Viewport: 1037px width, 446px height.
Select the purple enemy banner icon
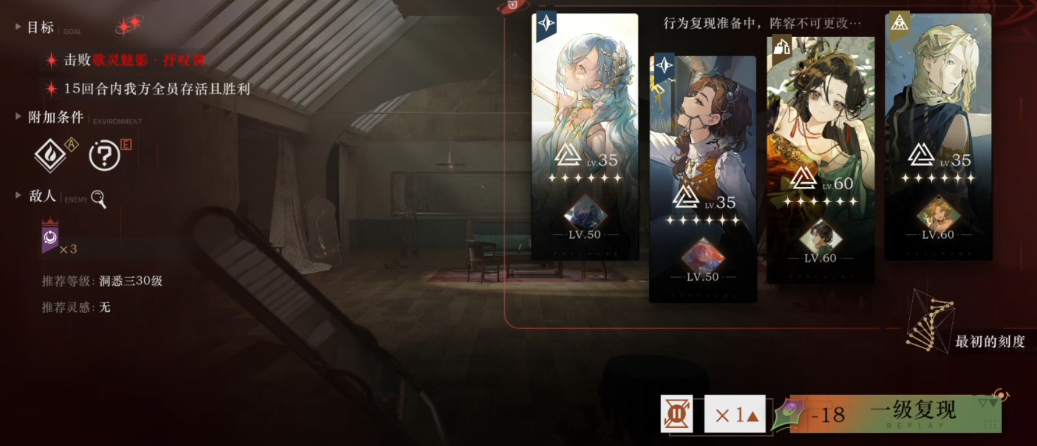49,239
